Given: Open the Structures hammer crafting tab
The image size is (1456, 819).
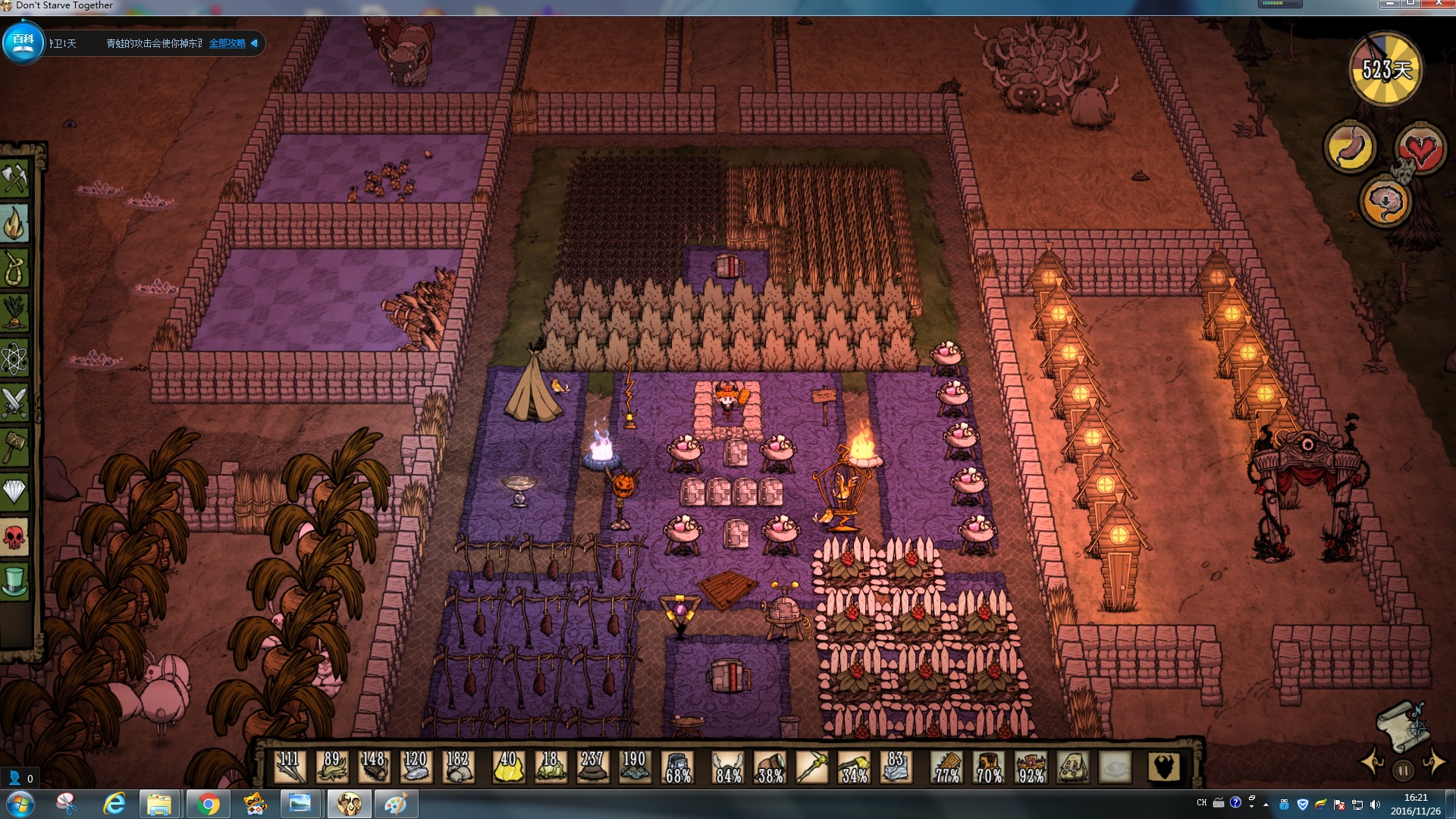Looking at the screenshot, I should tap(14, 447).
